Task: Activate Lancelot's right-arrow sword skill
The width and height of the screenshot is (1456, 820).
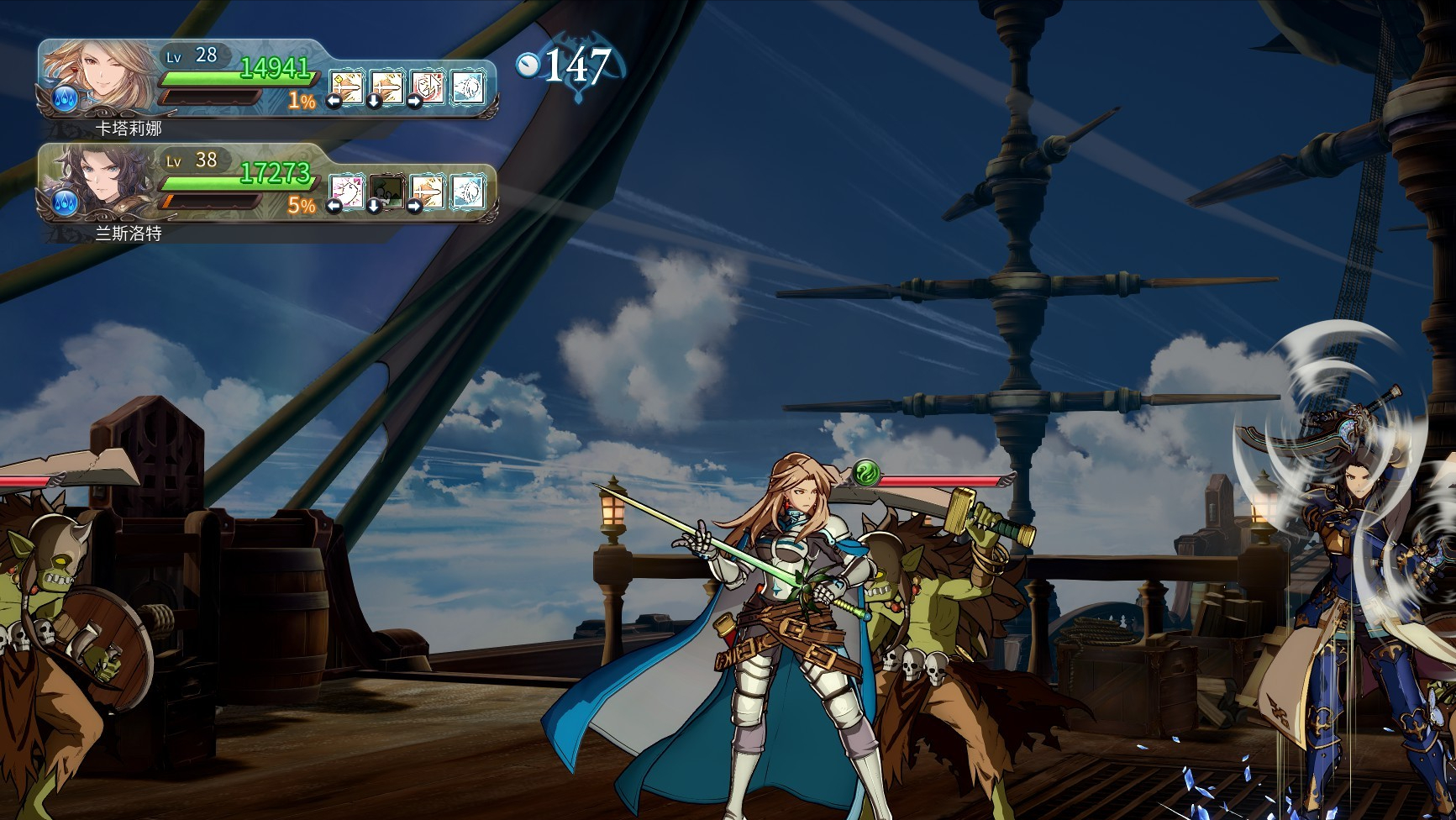Action: point(428,192)
